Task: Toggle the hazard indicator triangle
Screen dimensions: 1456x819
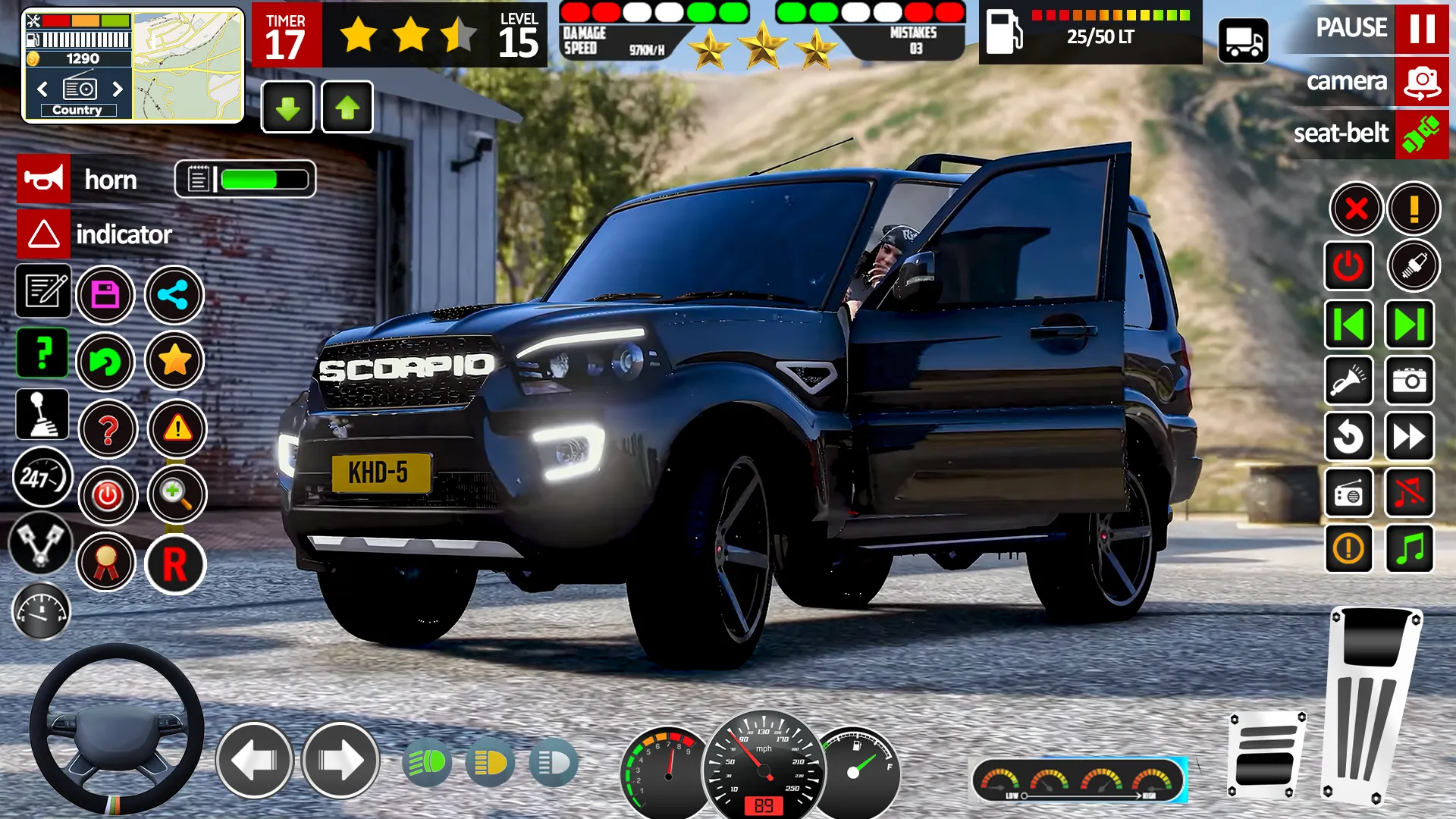Action: pyautogui.click(x=44, y=234)
